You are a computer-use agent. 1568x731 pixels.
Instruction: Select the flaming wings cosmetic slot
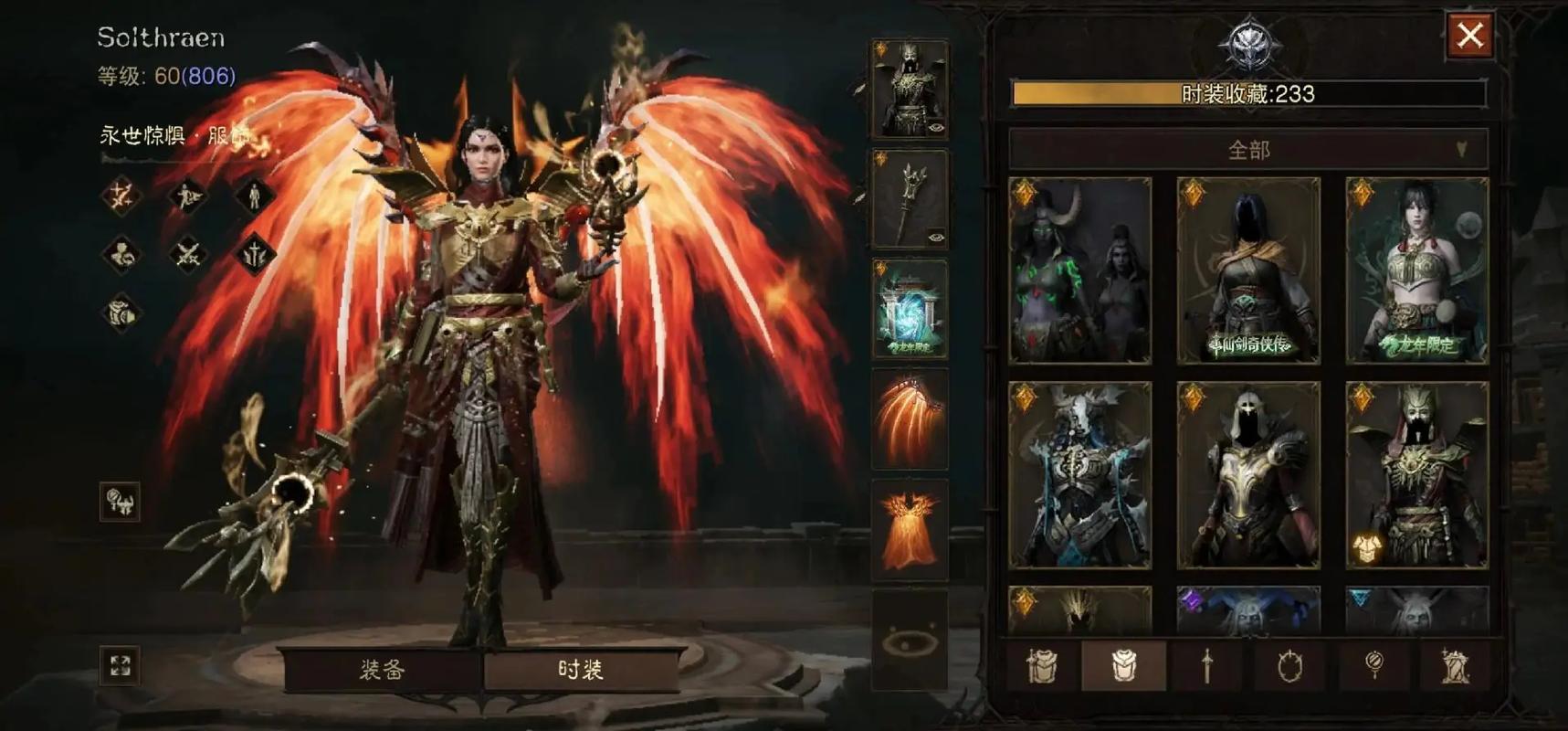tap(910, 418)
